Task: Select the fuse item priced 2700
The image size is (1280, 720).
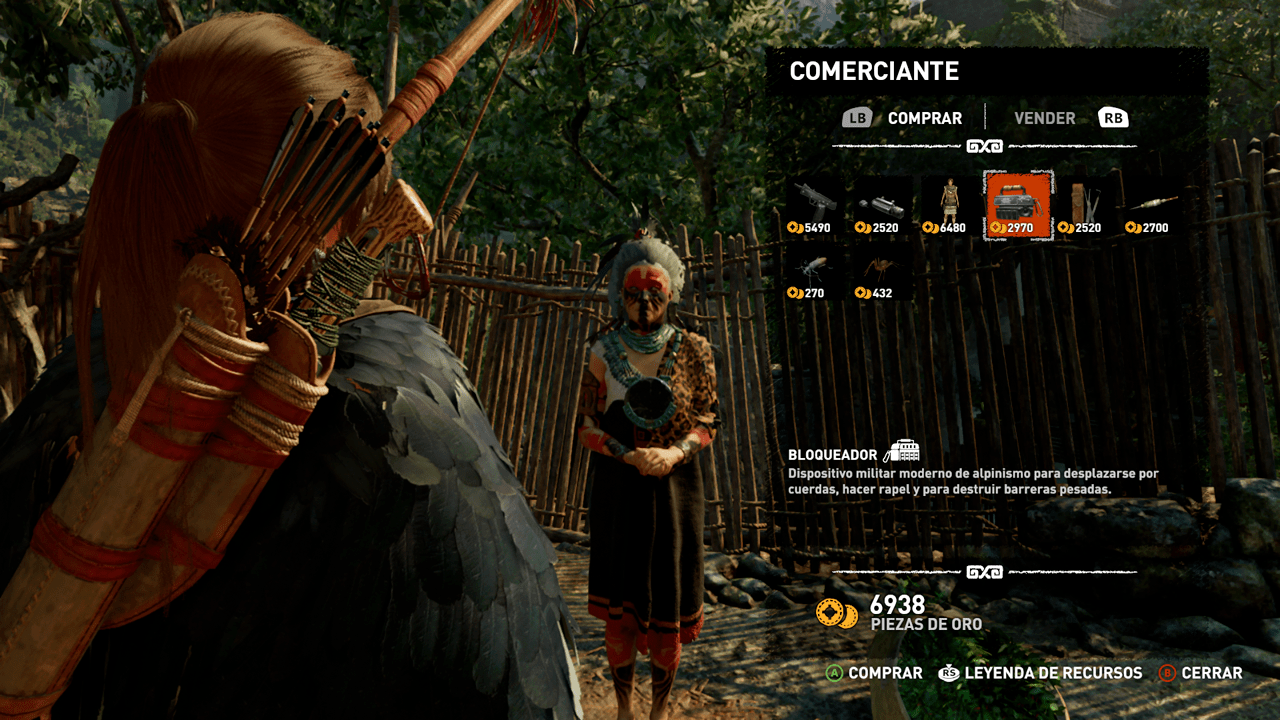Action: click(1150, 203)
